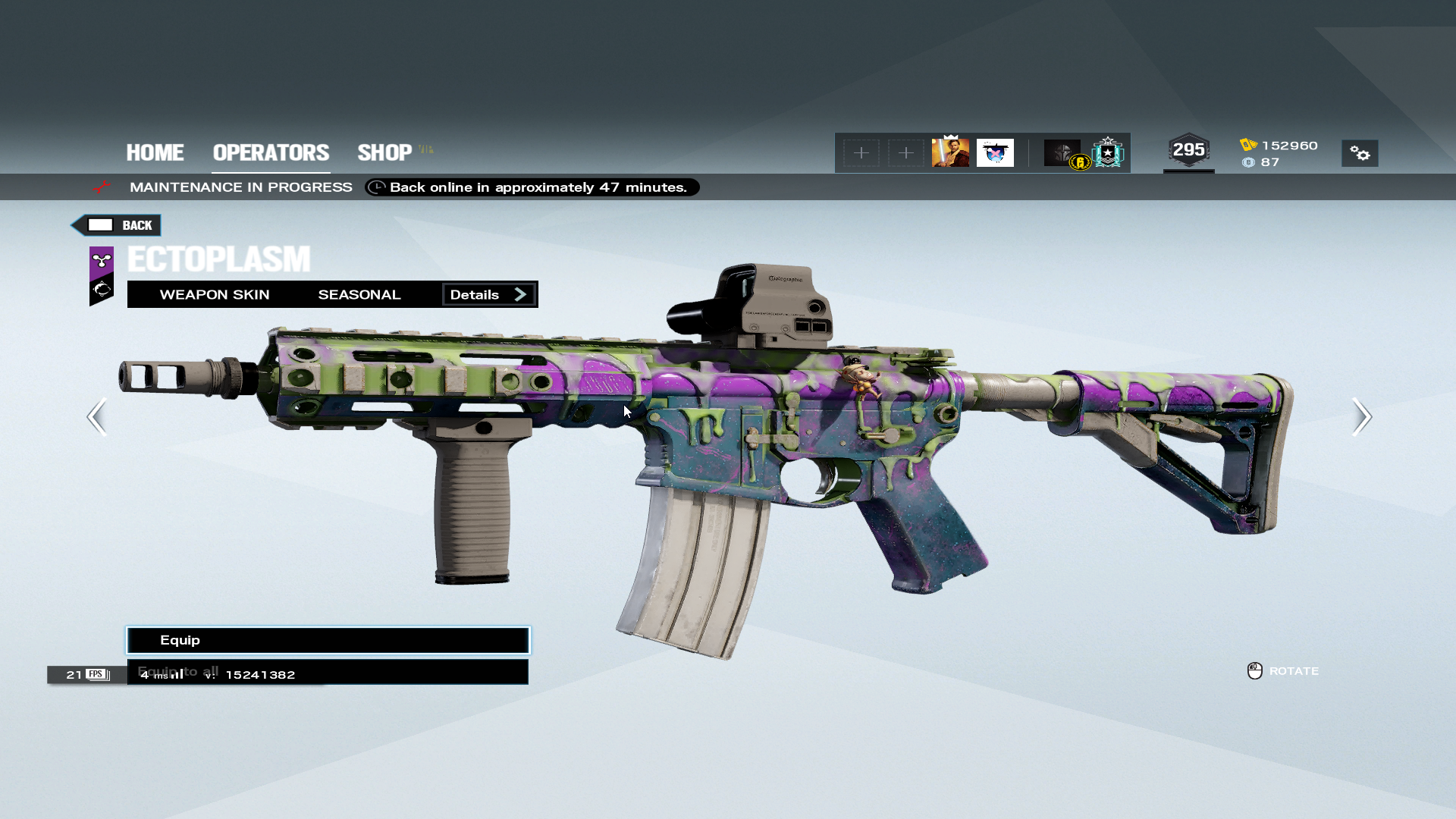Show the previous weapon skin with left arrow
Image resolution: width=1456 pixels, height=819 pixels.
97,416
